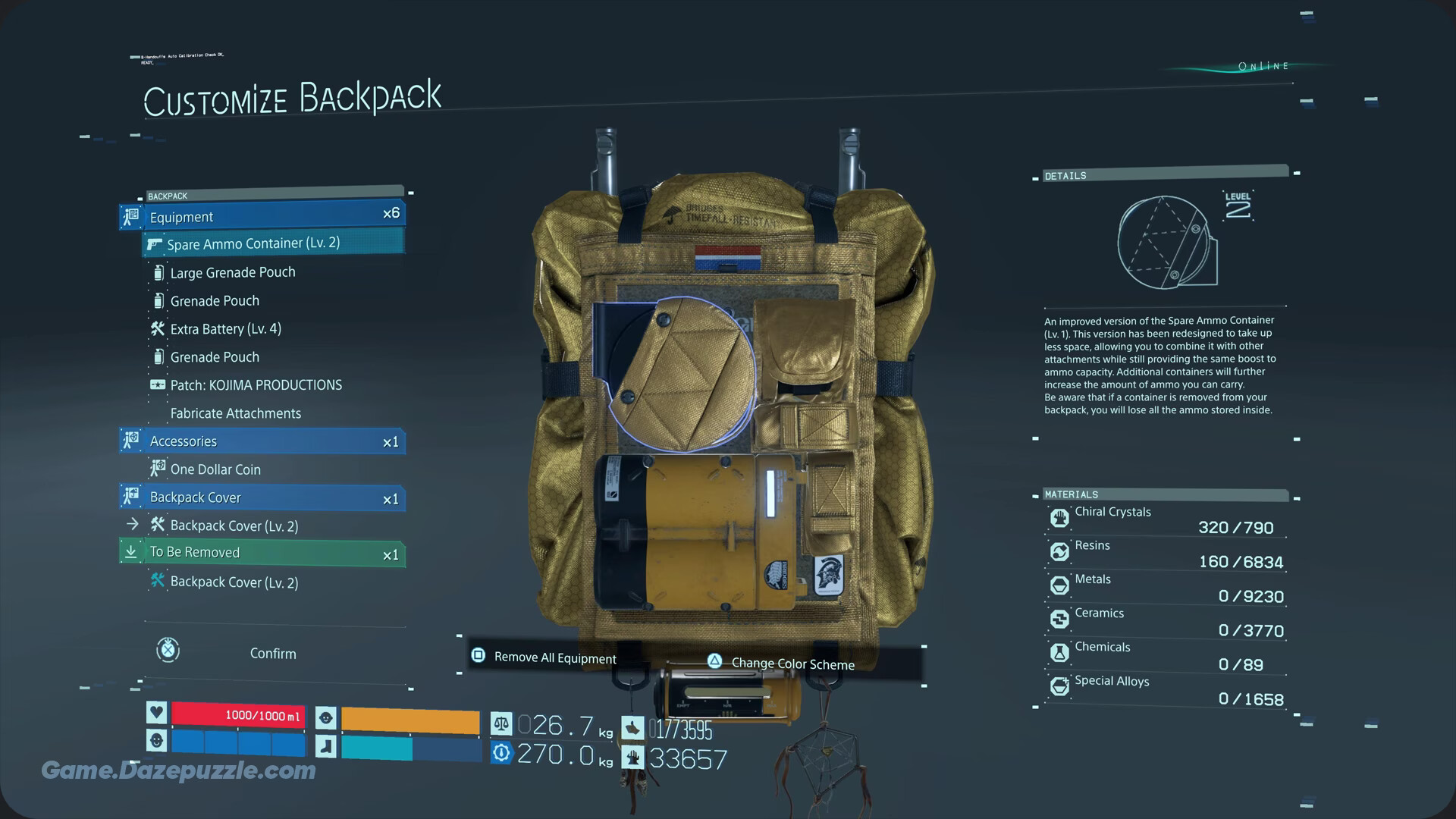Click the Resins material icon
The width and height of the screenshot is (1456, 819).
click(1059, 551)
